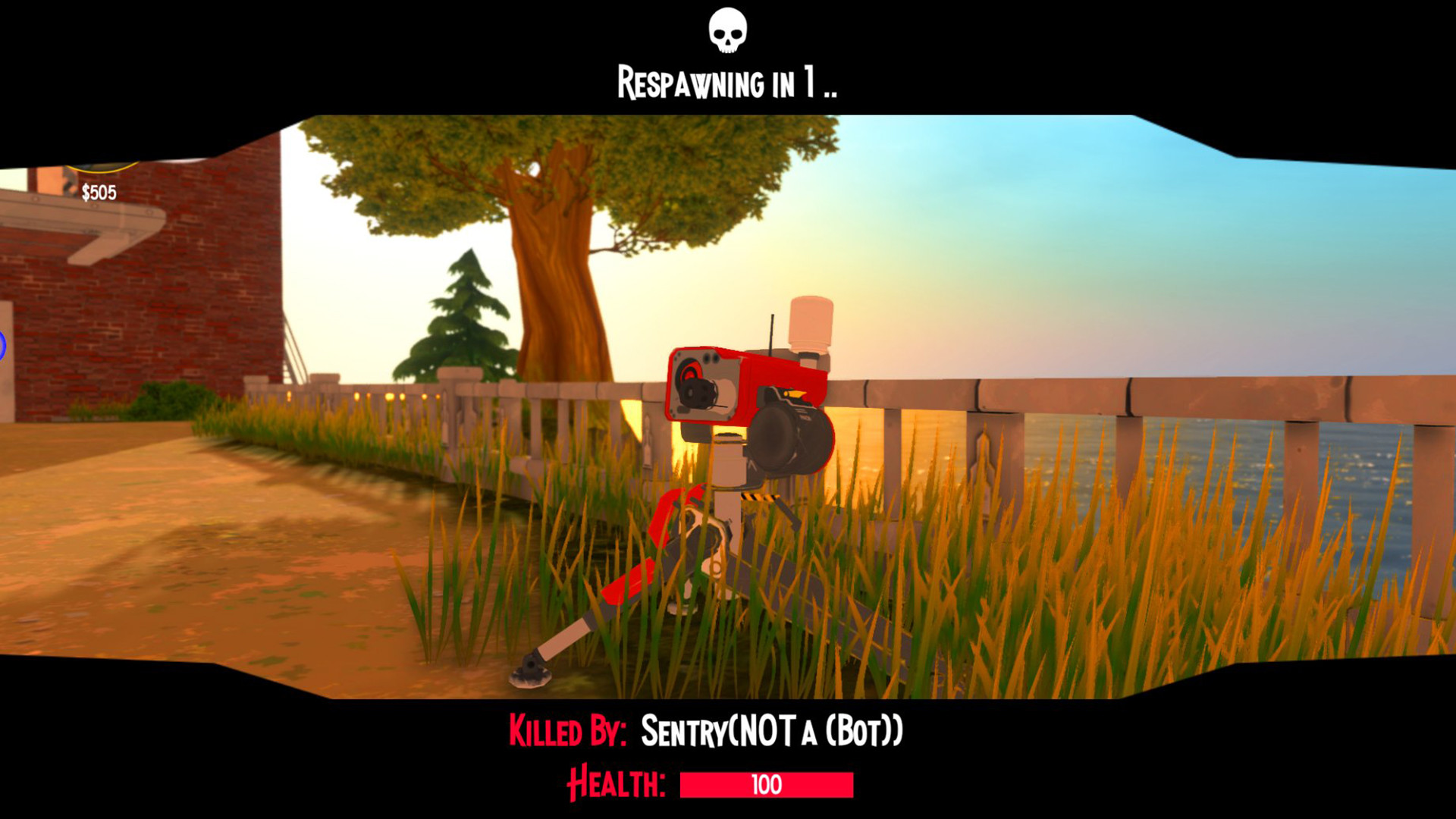1456x819 pixels.
Task: Click the Sentry(NOT a (Bot)) killer name
Action: tap(771, 730)
